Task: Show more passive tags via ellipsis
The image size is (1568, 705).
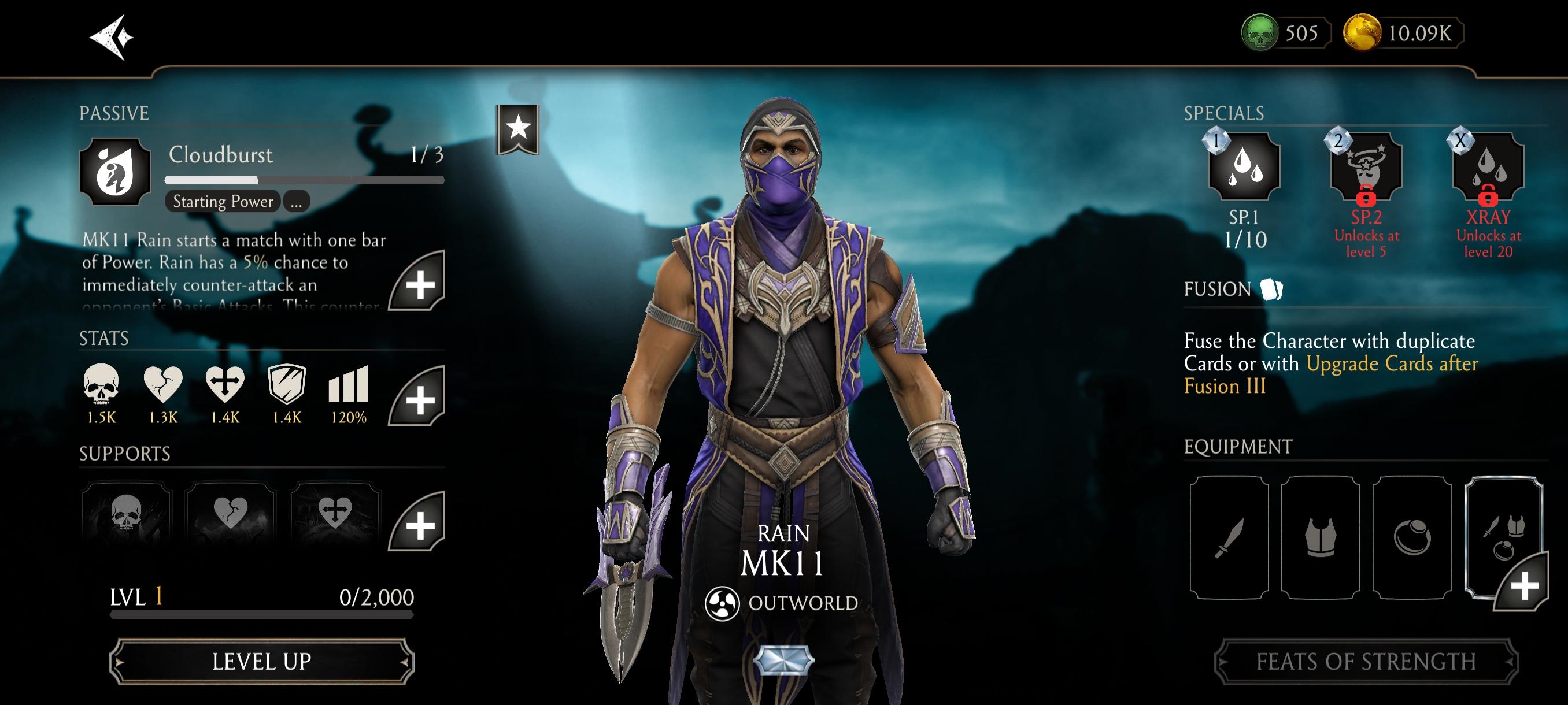Action: tap(297, 202)
